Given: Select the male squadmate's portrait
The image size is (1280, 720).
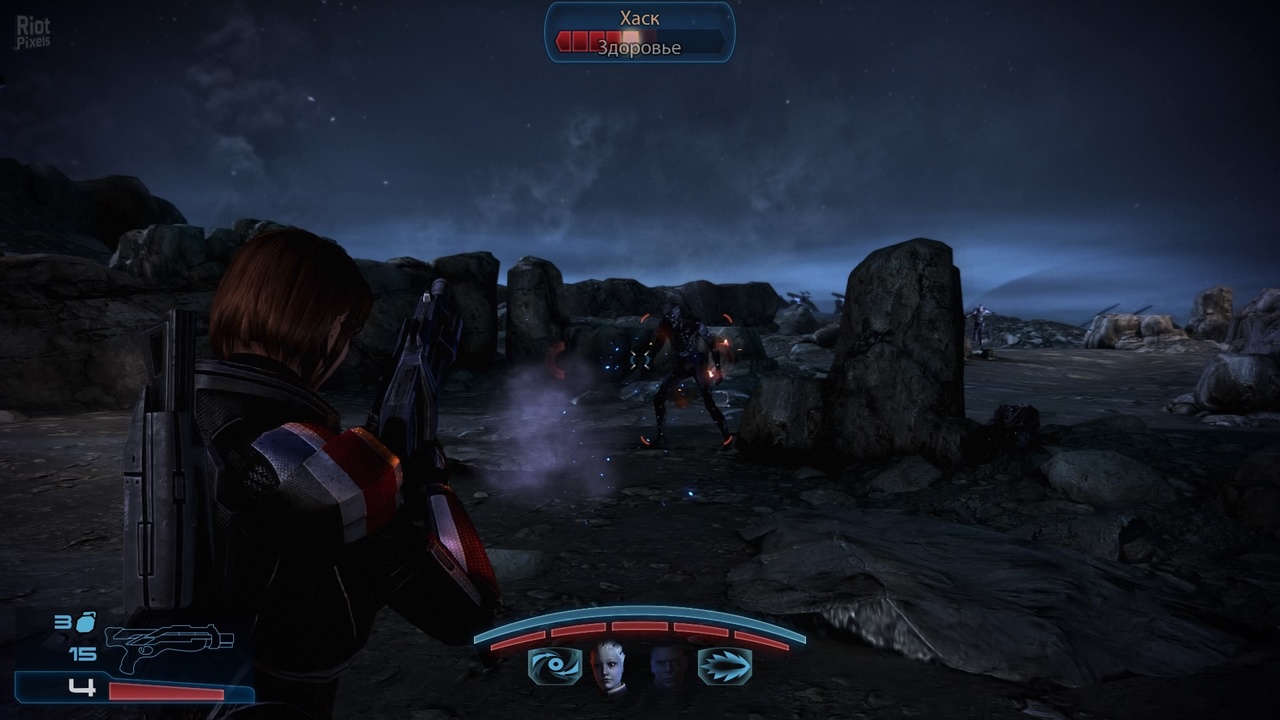Looking at the screenshot, I should [668, 666].
